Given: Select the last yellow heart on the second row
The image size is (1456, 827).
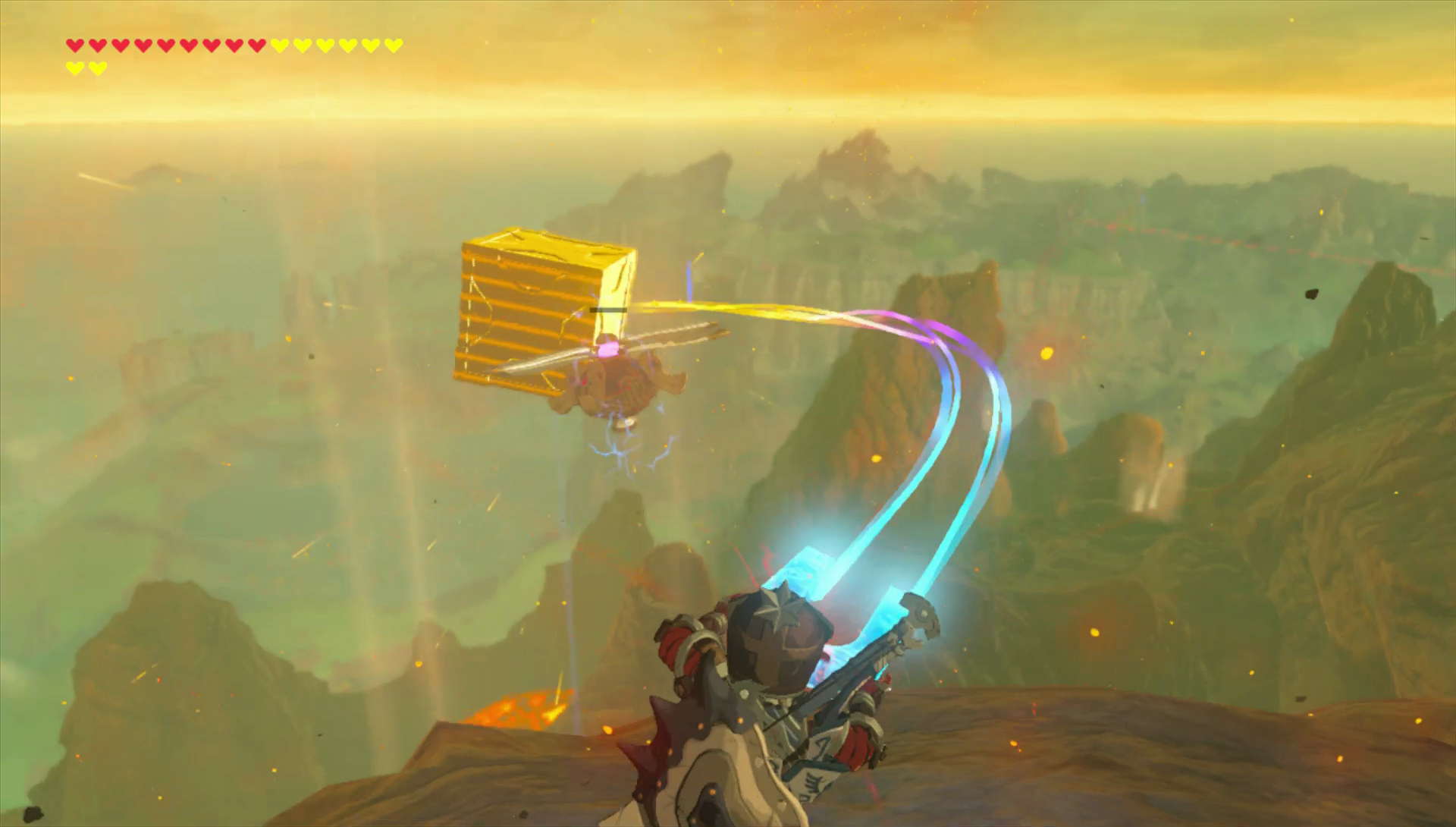Looking at the screenshot, I should (x=97, y=67).
